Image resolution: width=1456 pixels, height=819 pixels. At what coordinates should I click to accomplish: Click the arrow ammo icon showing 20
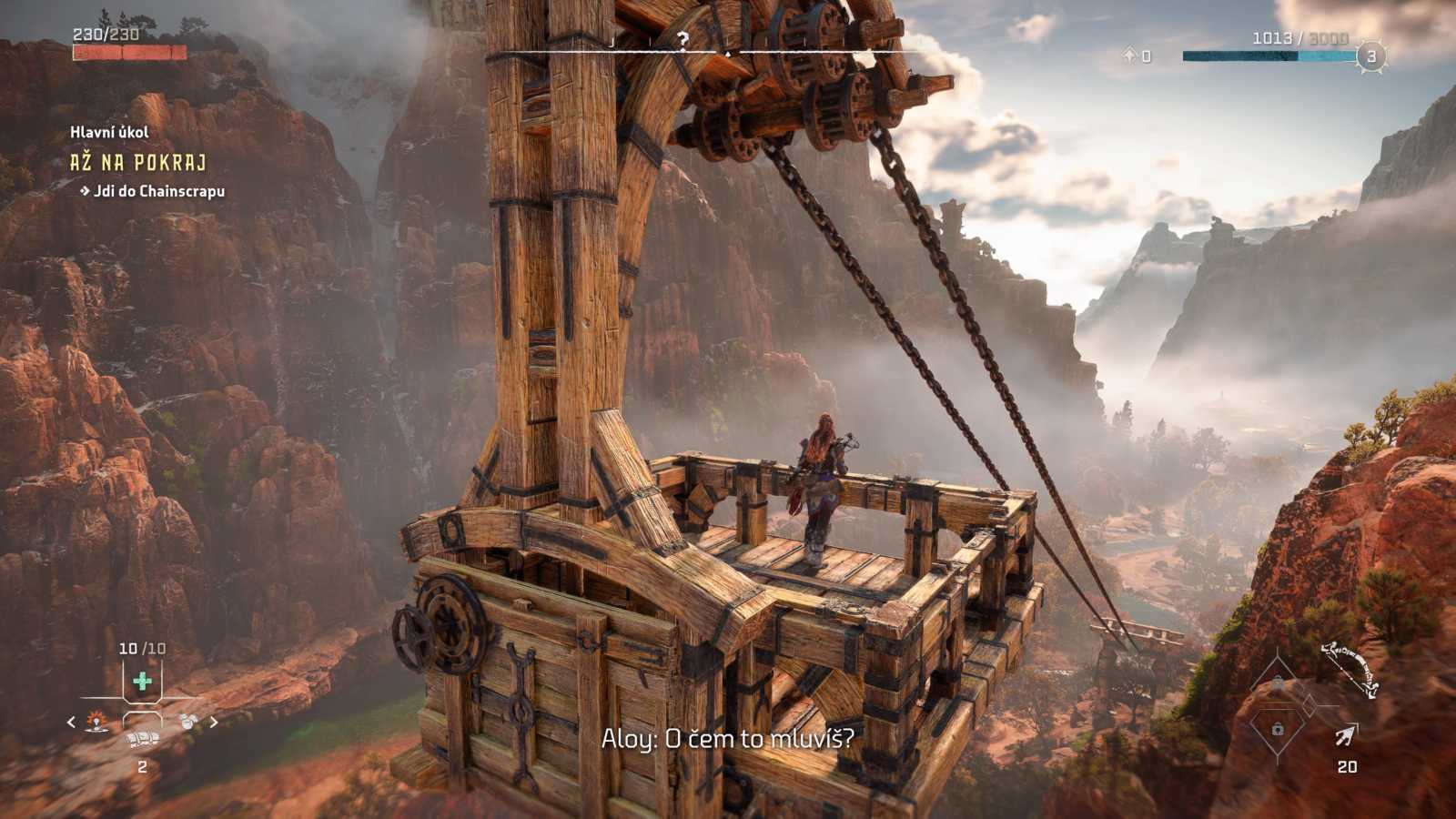click(x=1346, y=734)
